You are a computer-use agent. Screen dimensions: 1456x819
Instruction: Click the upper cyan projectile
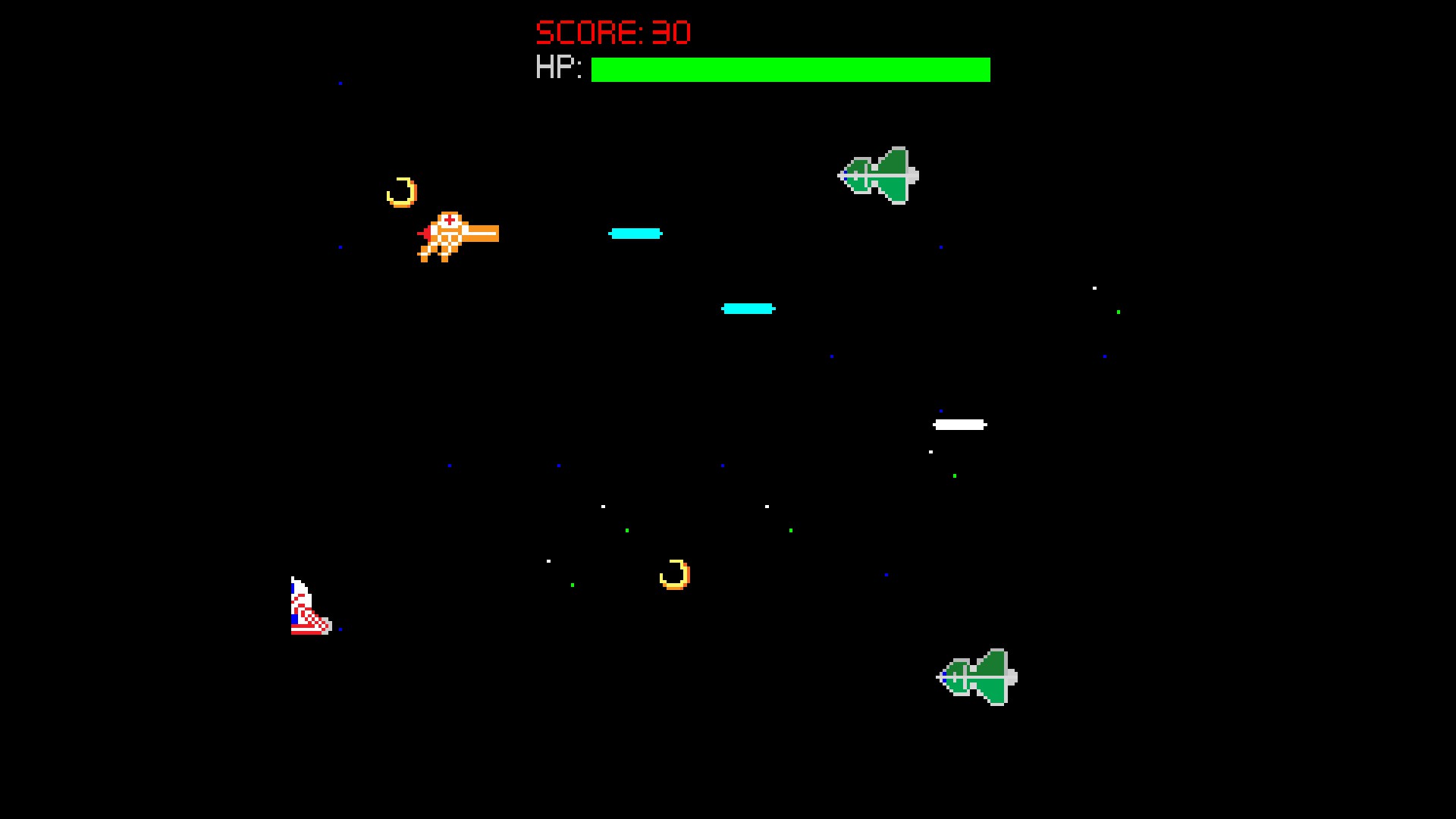click(x=635, y=234)
